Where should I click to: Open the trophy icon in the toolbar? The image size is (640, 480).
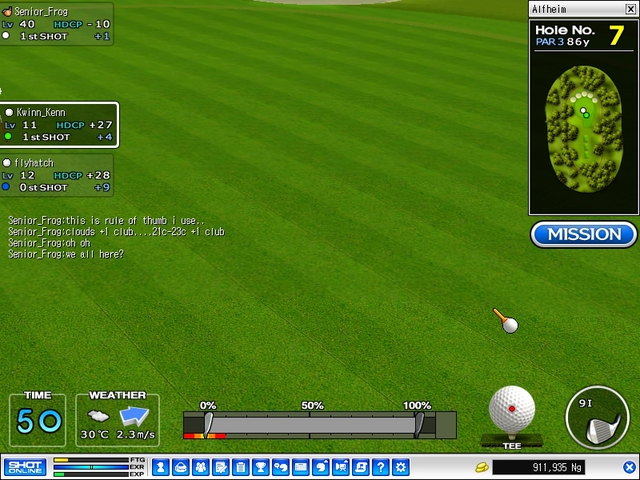click(260, 467)
